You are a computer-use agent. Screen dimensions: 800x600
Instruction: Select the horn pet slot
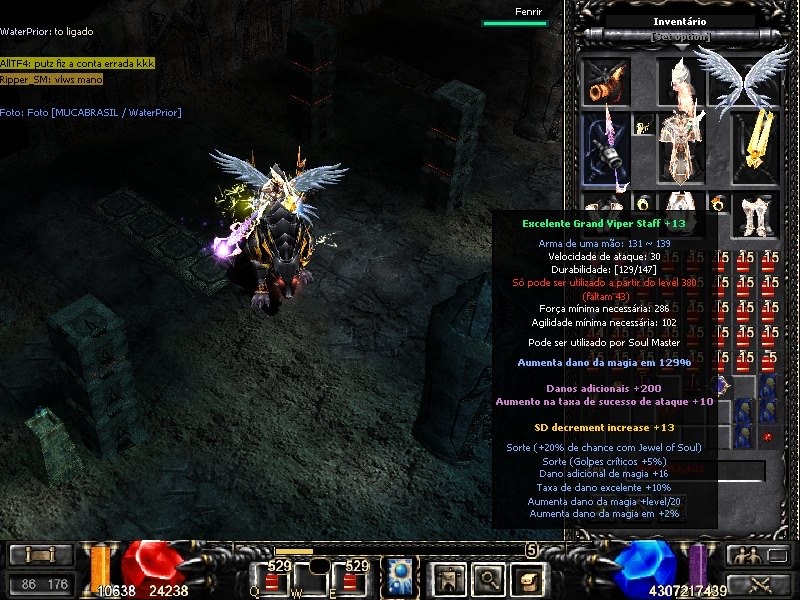tap(606, 80)
